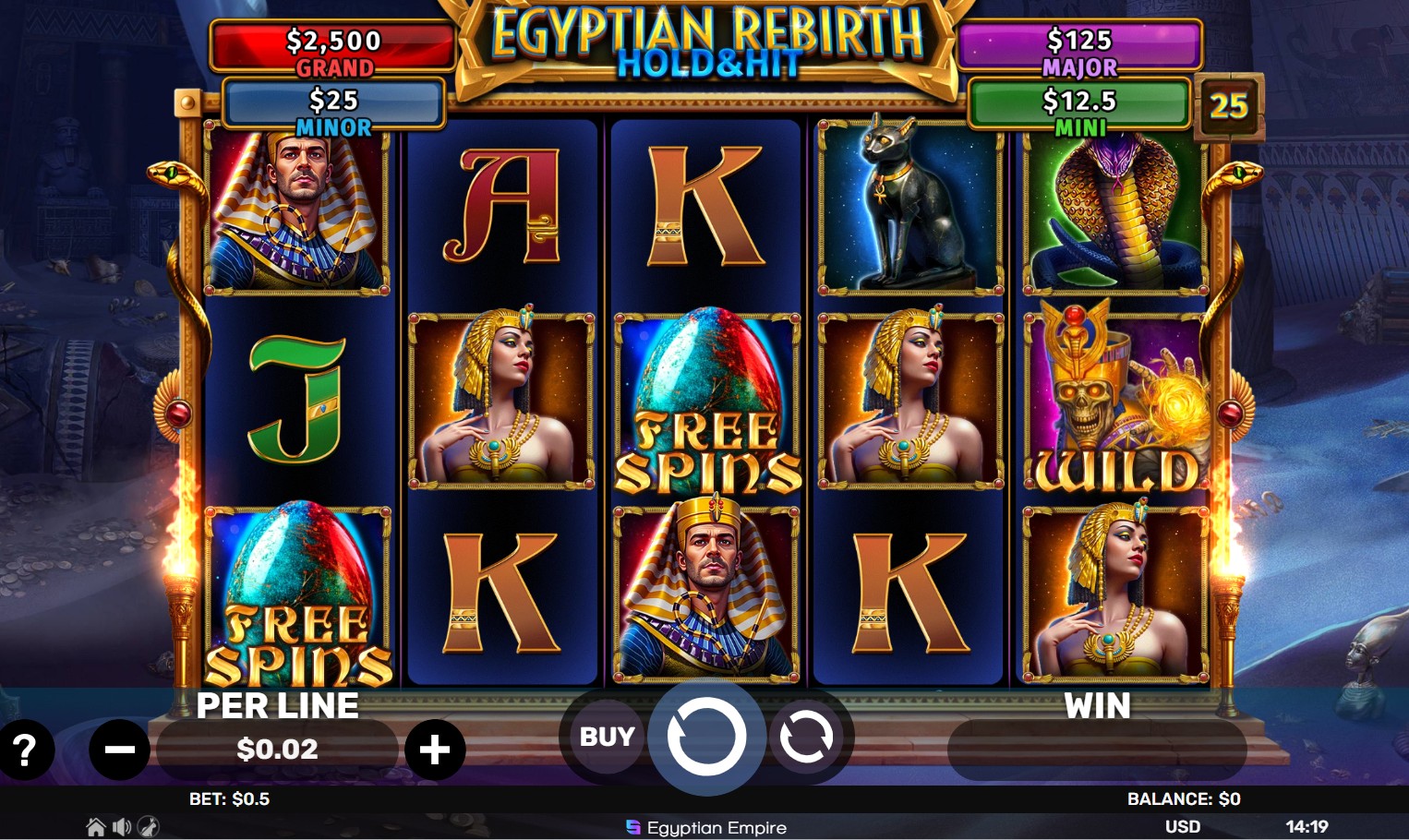Toggle game sound with the speaker icon
Viewport: 1409px width, 840px height.
tap(120, 827)
